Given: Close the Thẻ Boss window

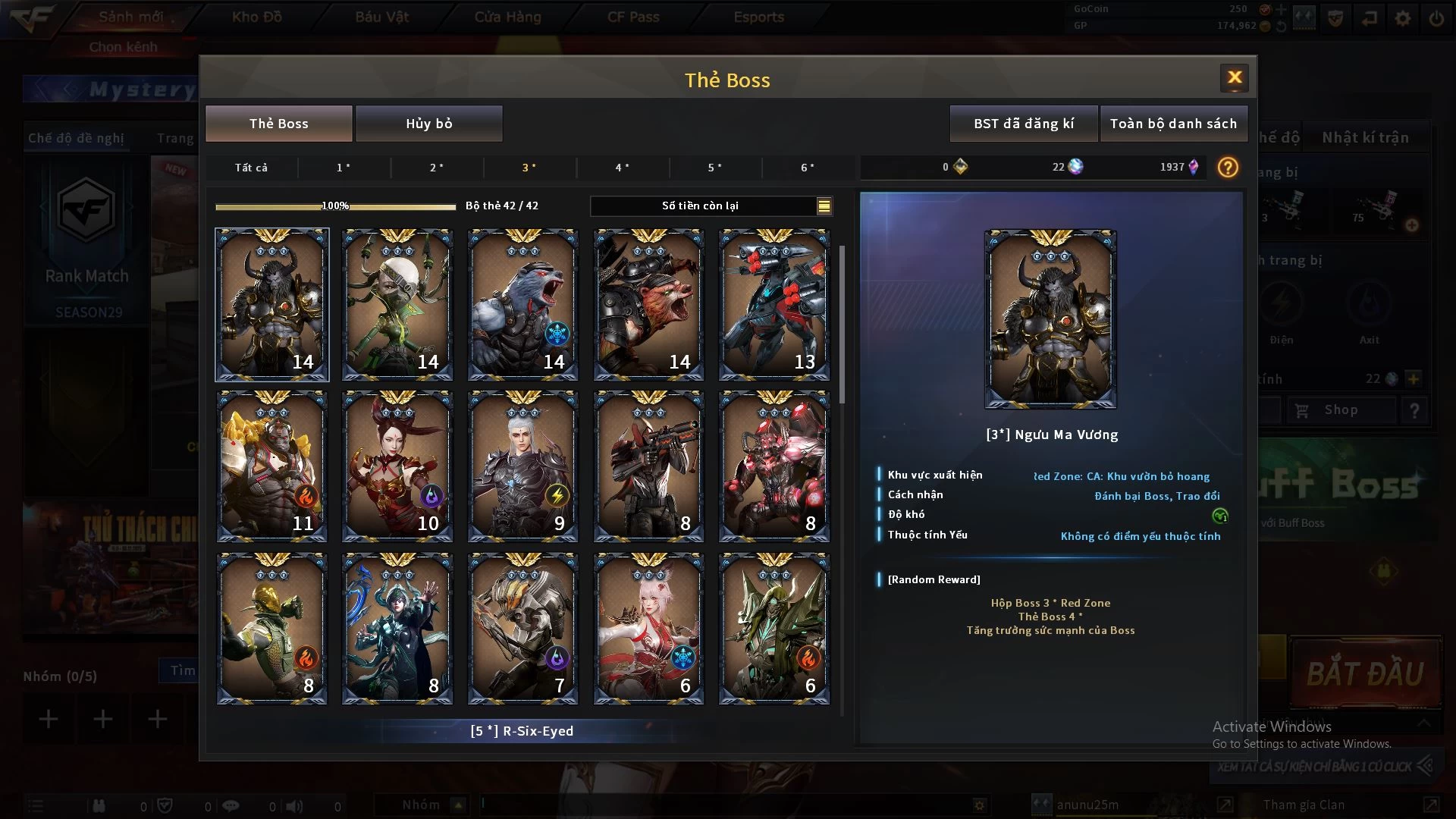Looking at the screenshot, I should (1234, 77).
